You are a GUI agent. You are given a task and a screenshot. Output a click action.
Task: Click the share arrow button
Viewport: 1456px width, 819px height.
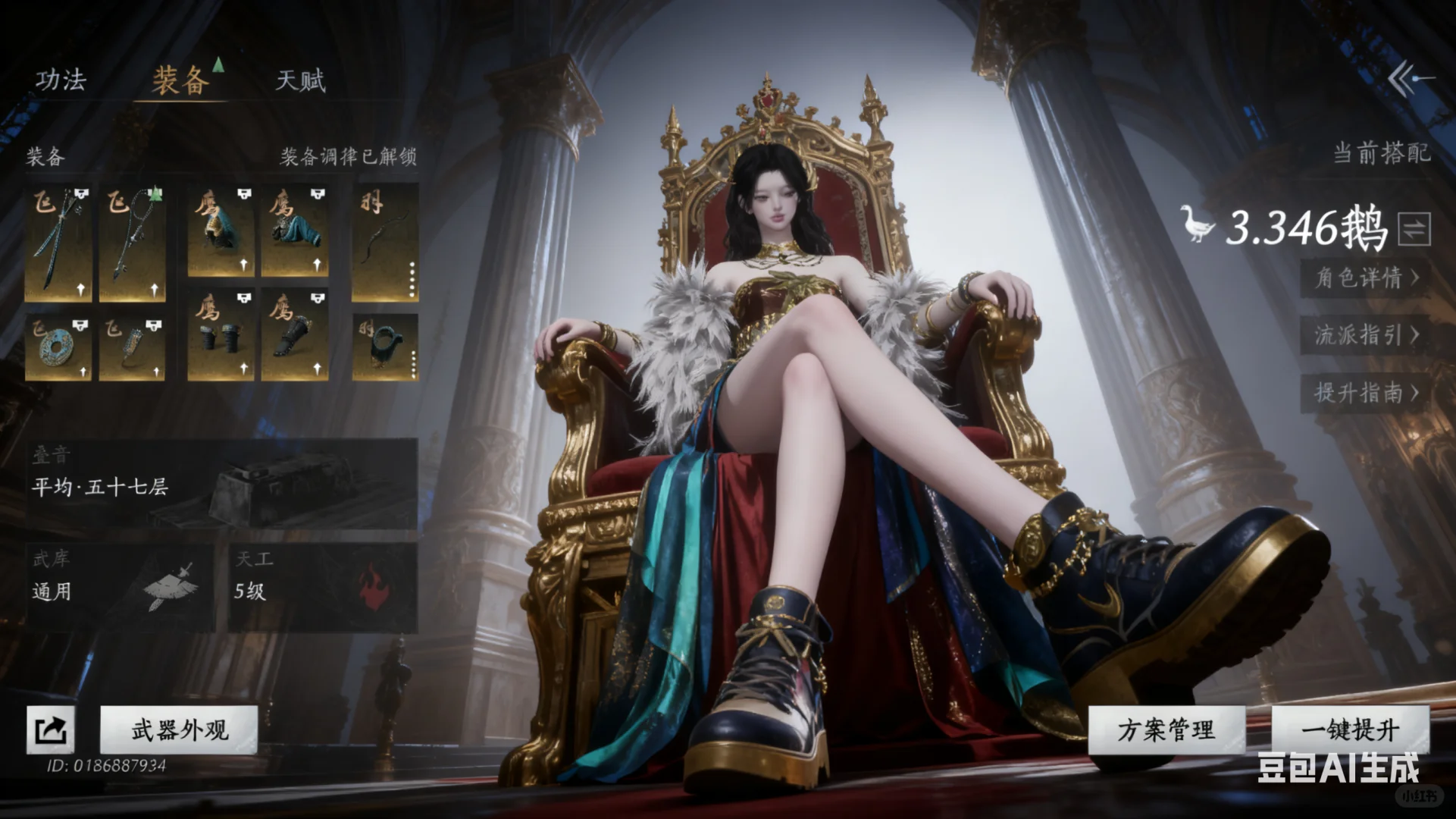click(51, 730)
